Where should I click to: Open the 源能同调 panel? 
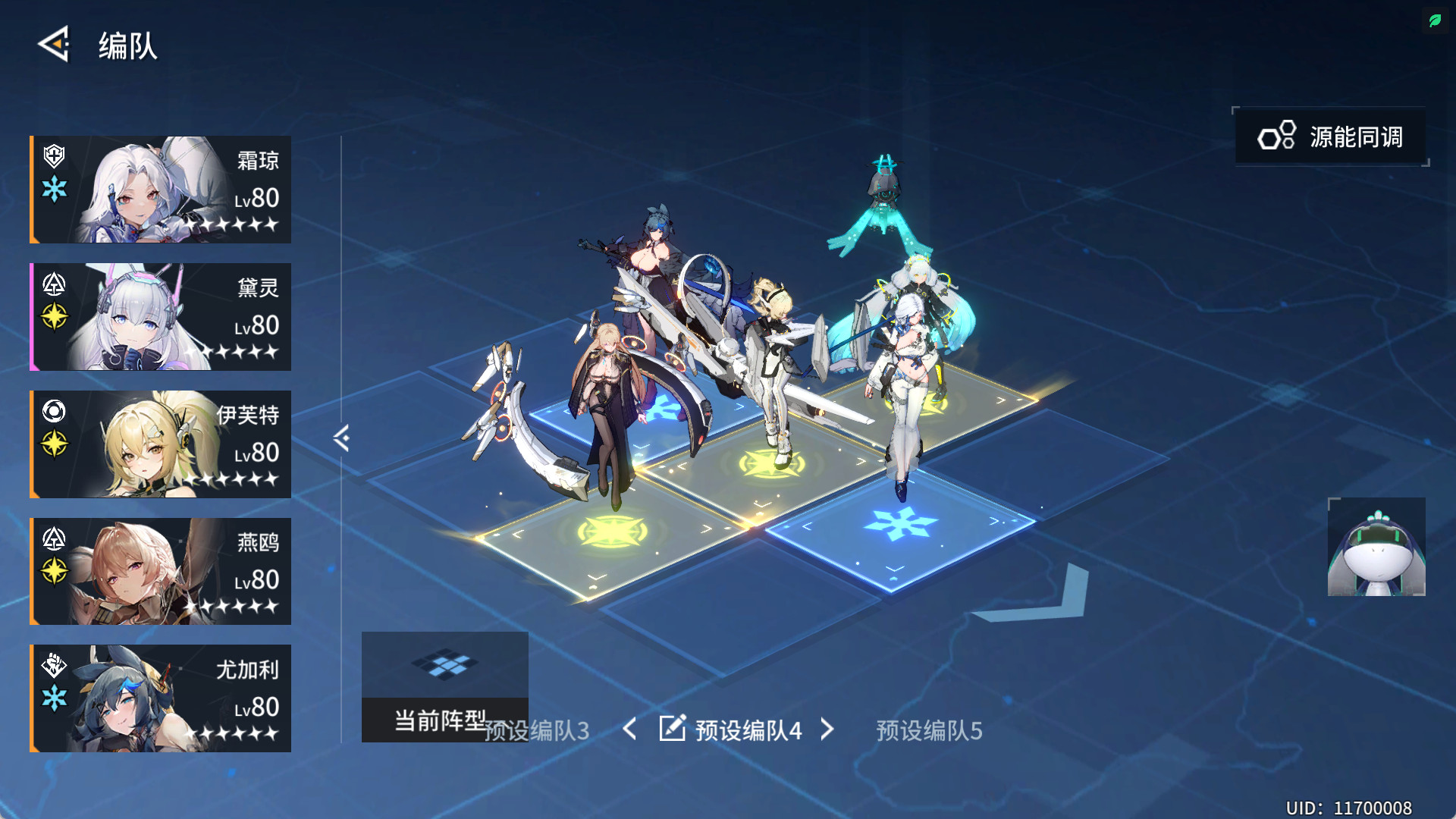1331,136
